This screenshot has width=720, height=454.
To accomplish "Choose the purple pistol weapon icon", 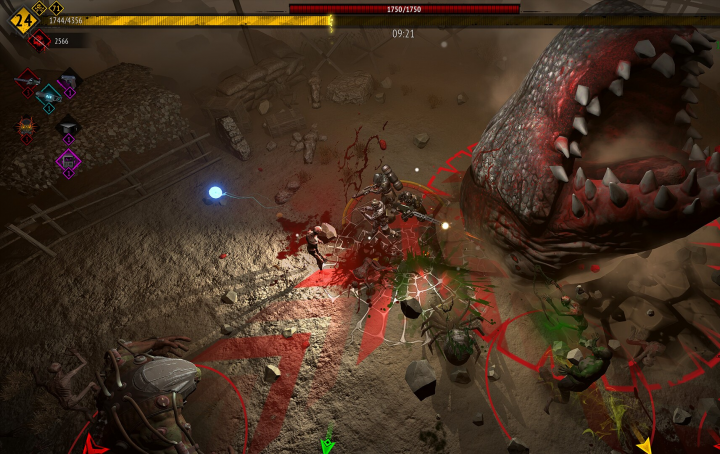I will point(68,80).
